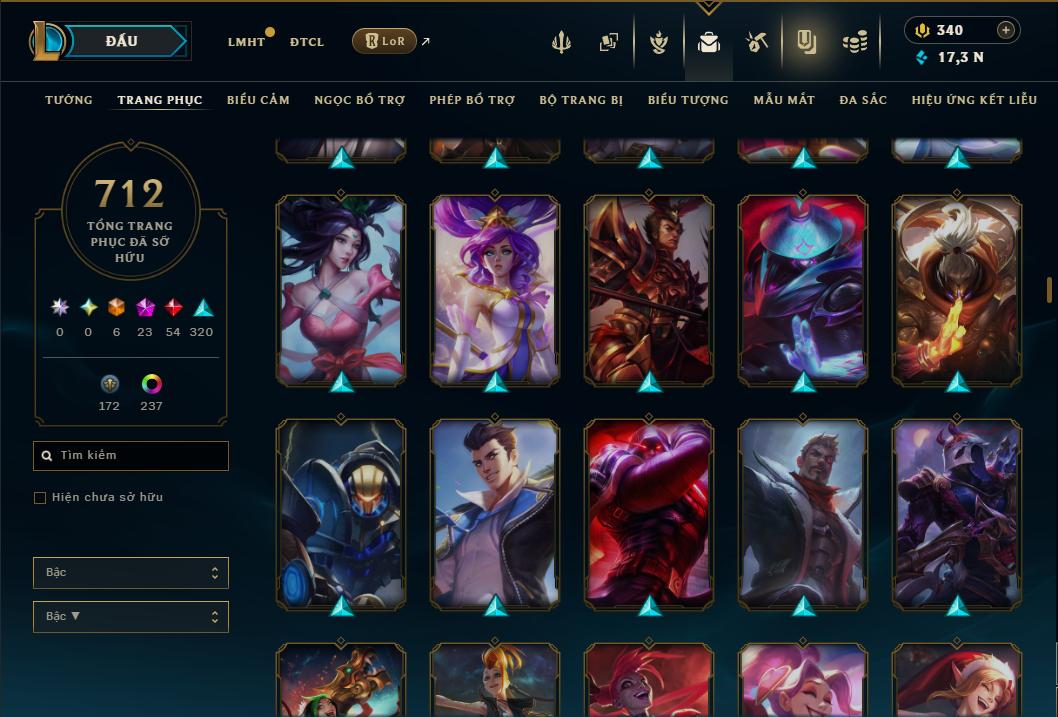This screenshot has height=717, width=1058.
Task: Go to the PHÉP BỔ TRỢ tab
Action: pyautogui.click(x=472, y=100)
